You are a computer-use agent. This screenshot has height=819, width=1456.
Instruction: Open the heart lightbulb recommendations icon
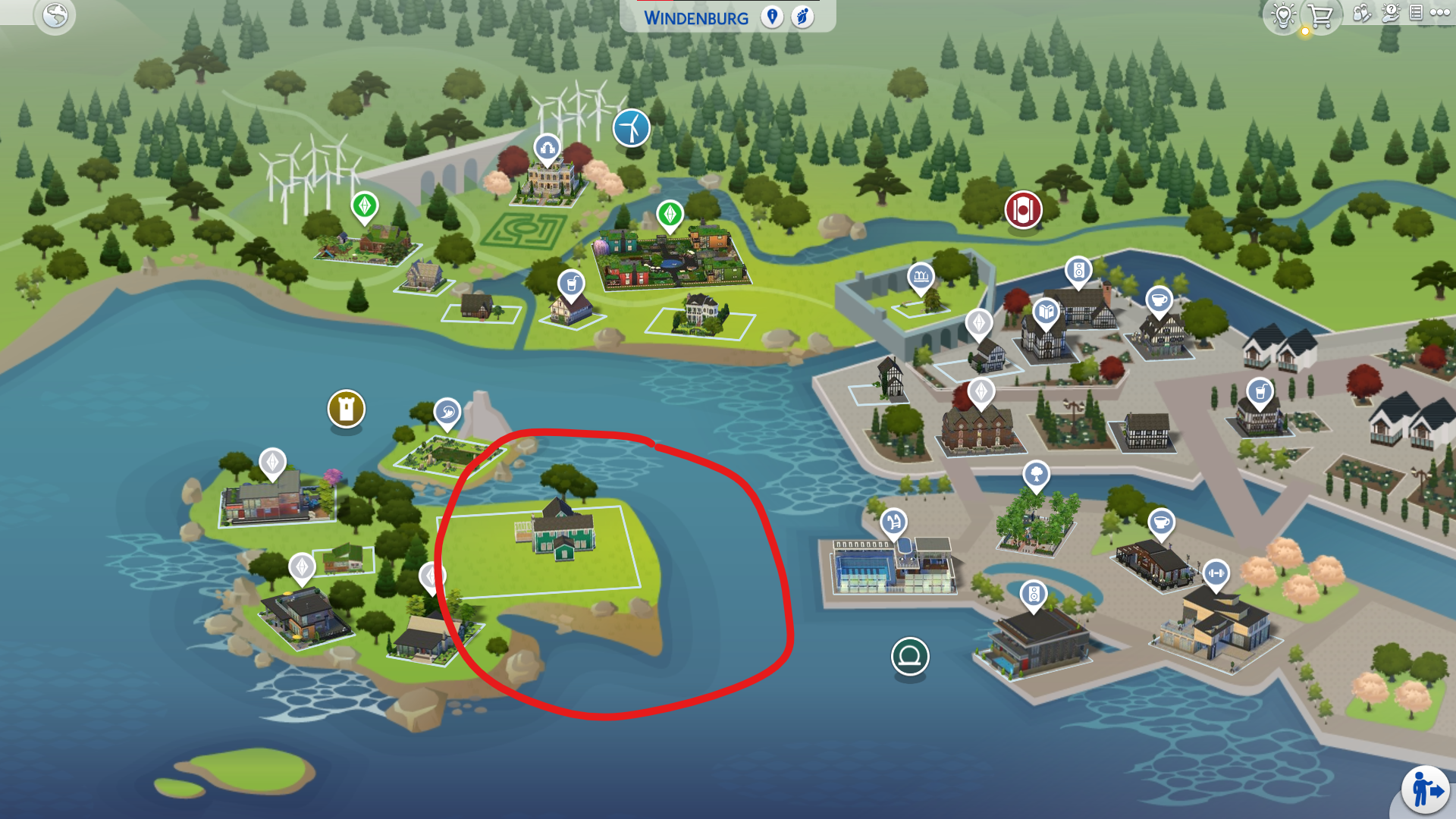tap(1283, 15)
